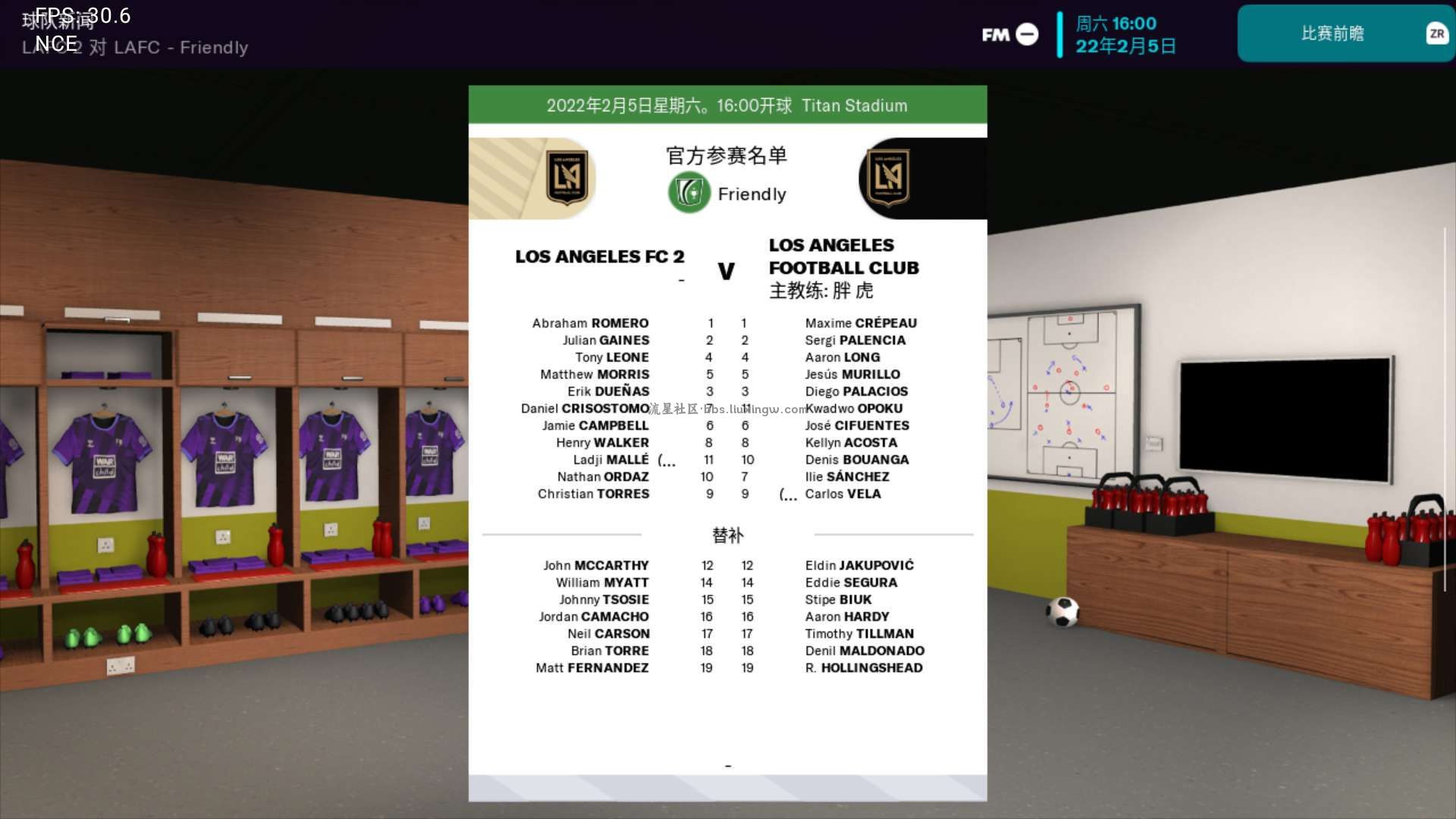Select player Abraham ROMERO in lineup
This screenshot has height=819, width=1456.
590,323
